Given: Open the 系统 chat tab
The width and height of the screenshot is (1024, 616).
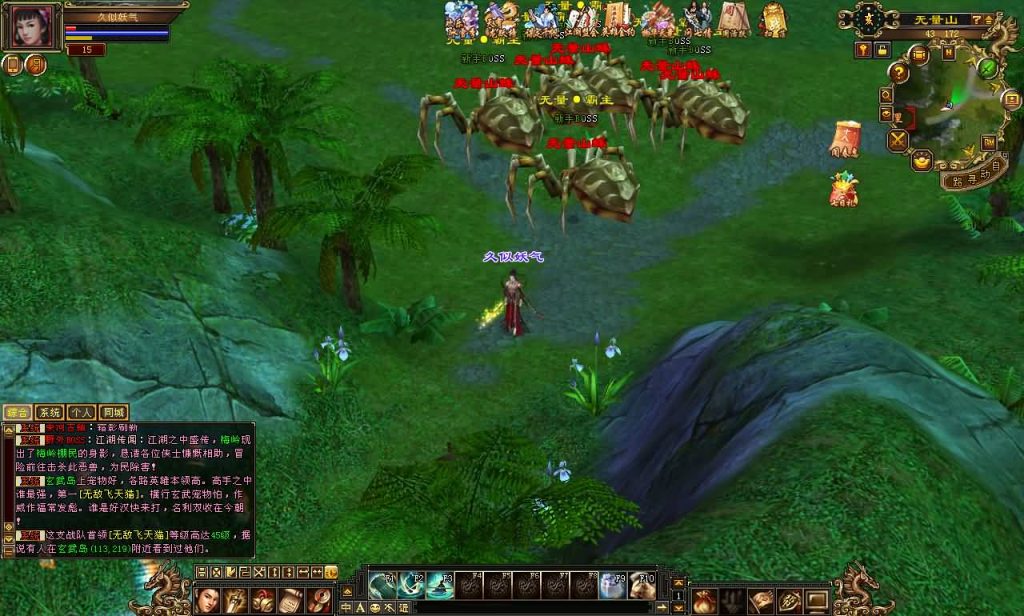Looking at the screenshot, I should point(49,412).
